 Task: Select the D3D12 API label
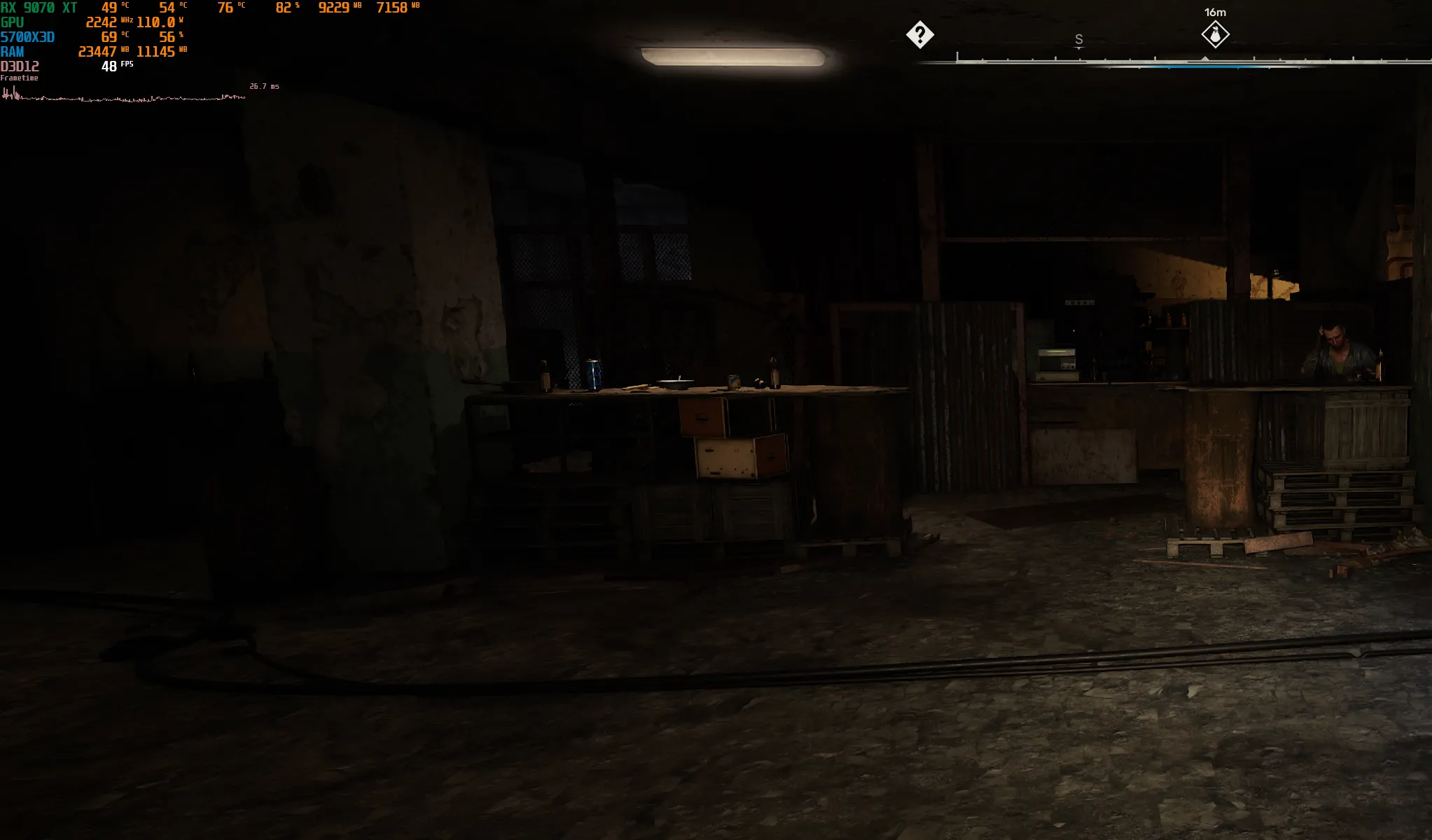(x=20, y=66)
